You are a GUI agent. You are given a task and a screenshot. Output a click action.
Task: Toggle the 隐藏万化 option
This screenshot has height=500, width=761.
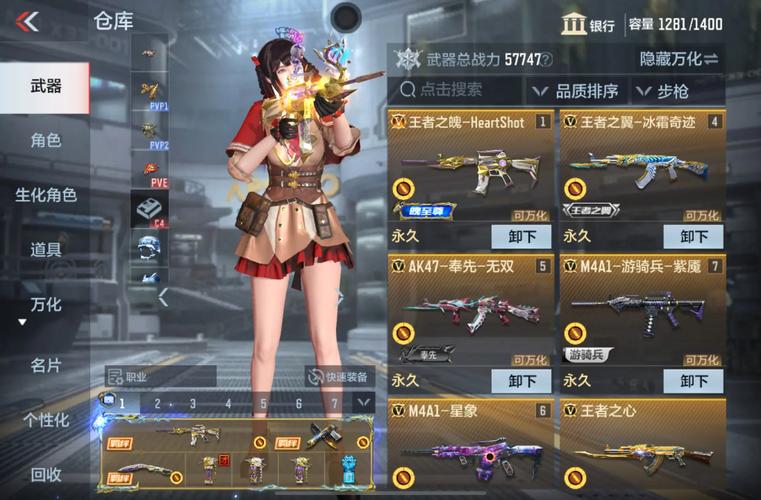point(678,59)
